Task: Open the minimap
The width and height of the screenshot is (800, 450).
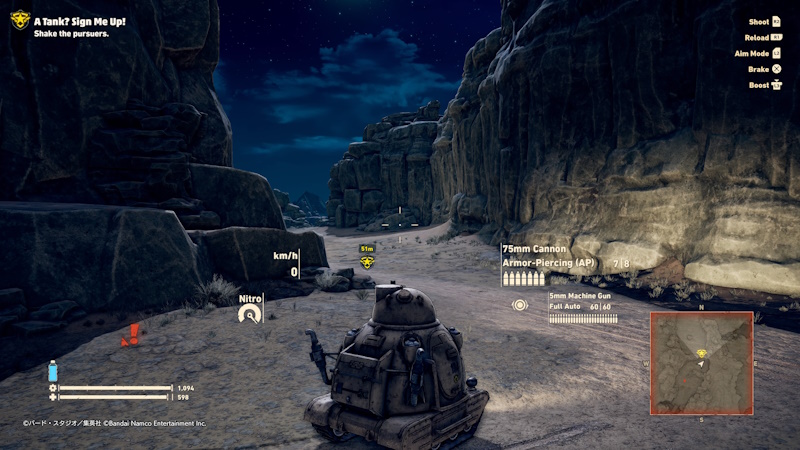Action: [x=701, y=362]
